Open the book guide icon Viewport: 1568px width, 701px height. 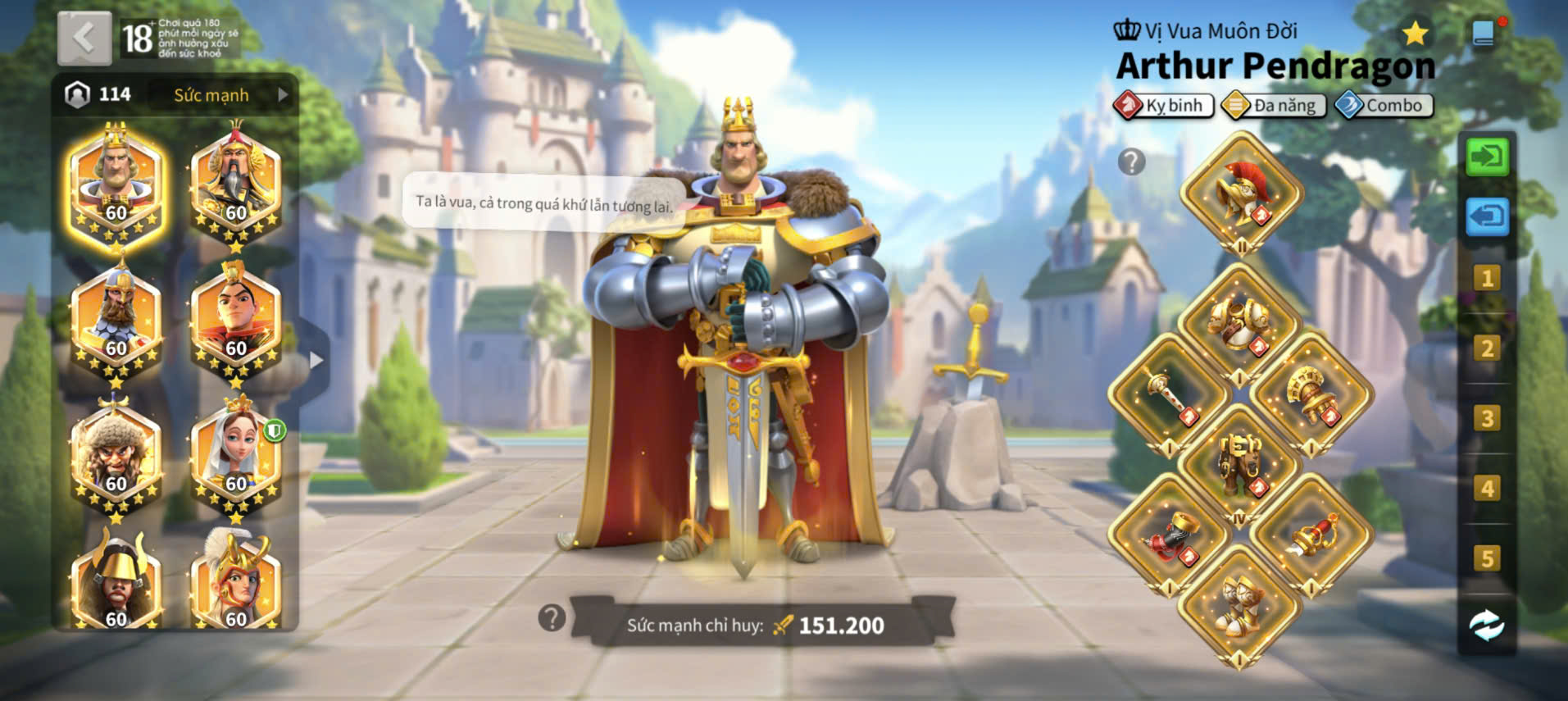(x=1484, y=34)
